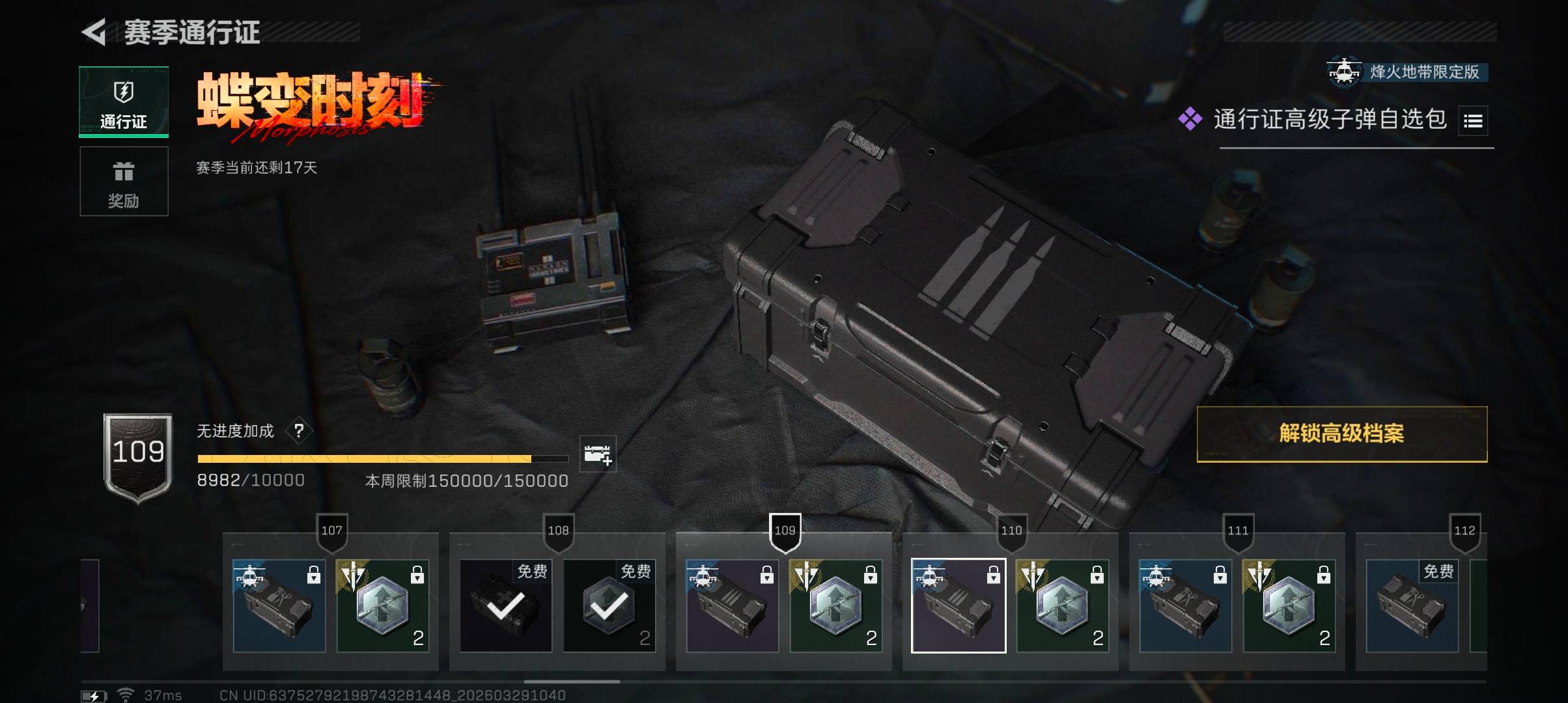Select the level 109 locked ammo crate
Viewport: 1568px width, 703px height.
[x=733, y=606]
